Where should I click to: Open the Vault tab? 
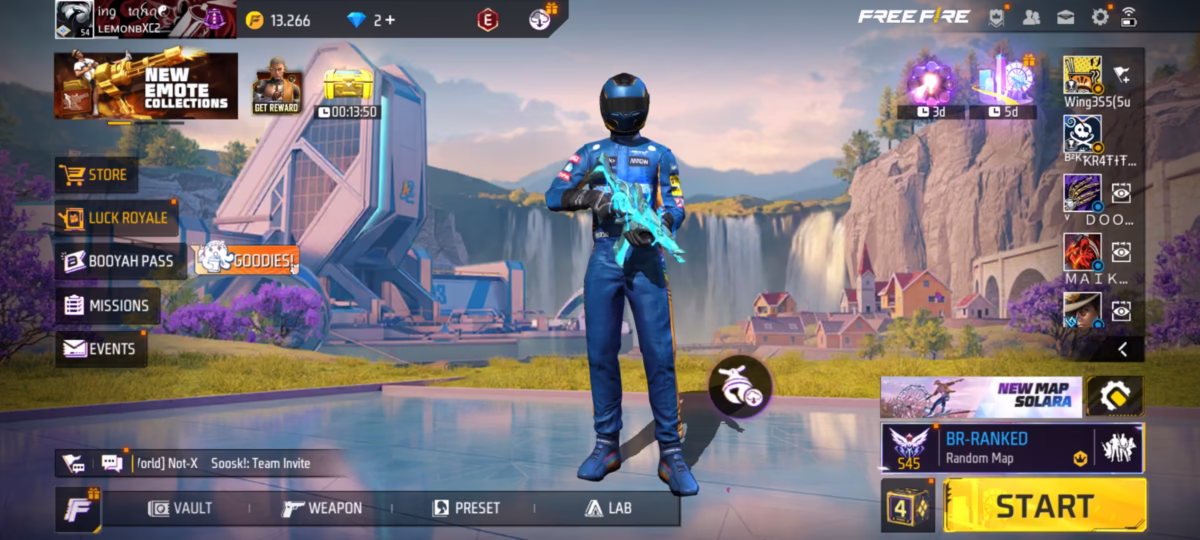(181, 508)
